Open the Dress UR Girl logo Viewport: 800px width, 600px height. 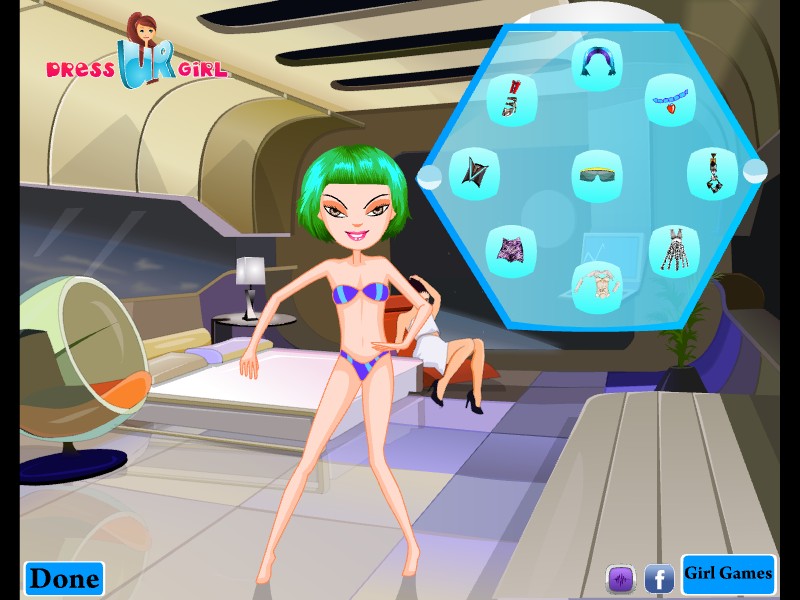(136, 57)
